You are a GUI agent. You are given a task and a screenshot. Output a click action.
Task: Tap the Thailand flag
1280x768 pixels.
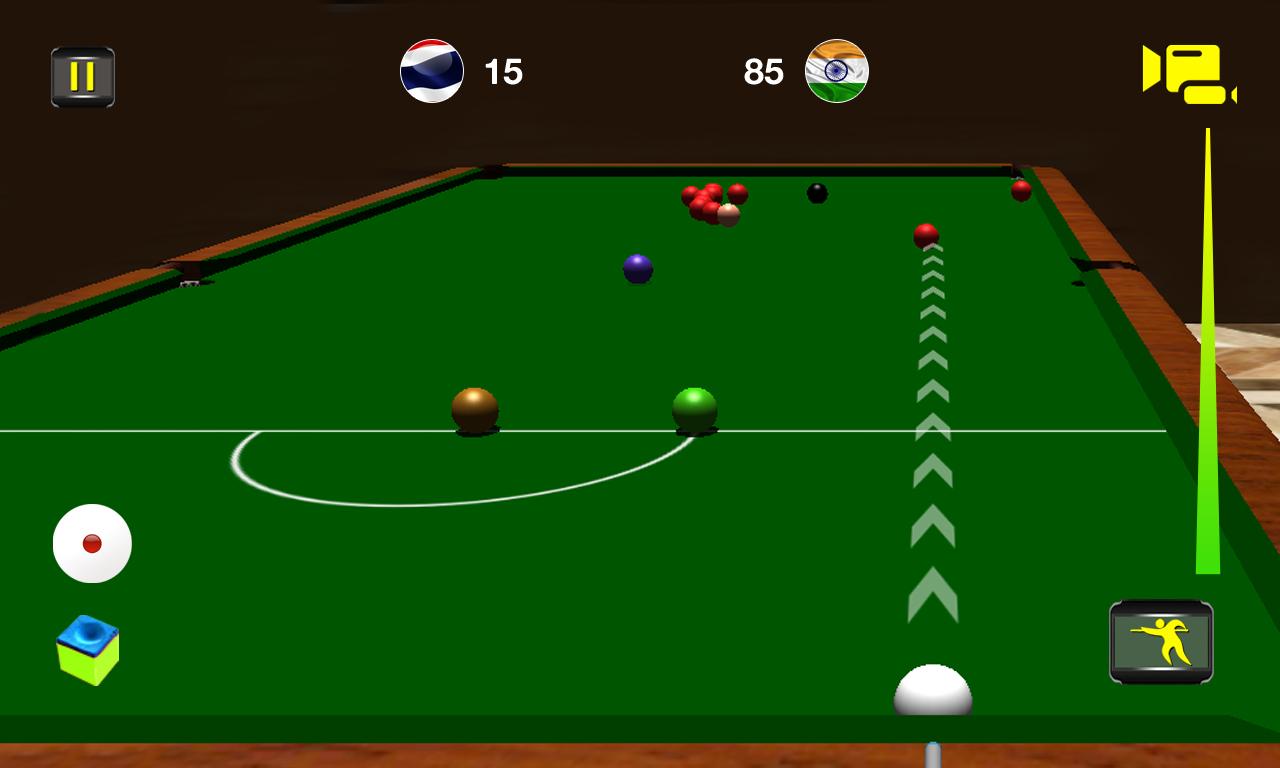tap(432, 71)
